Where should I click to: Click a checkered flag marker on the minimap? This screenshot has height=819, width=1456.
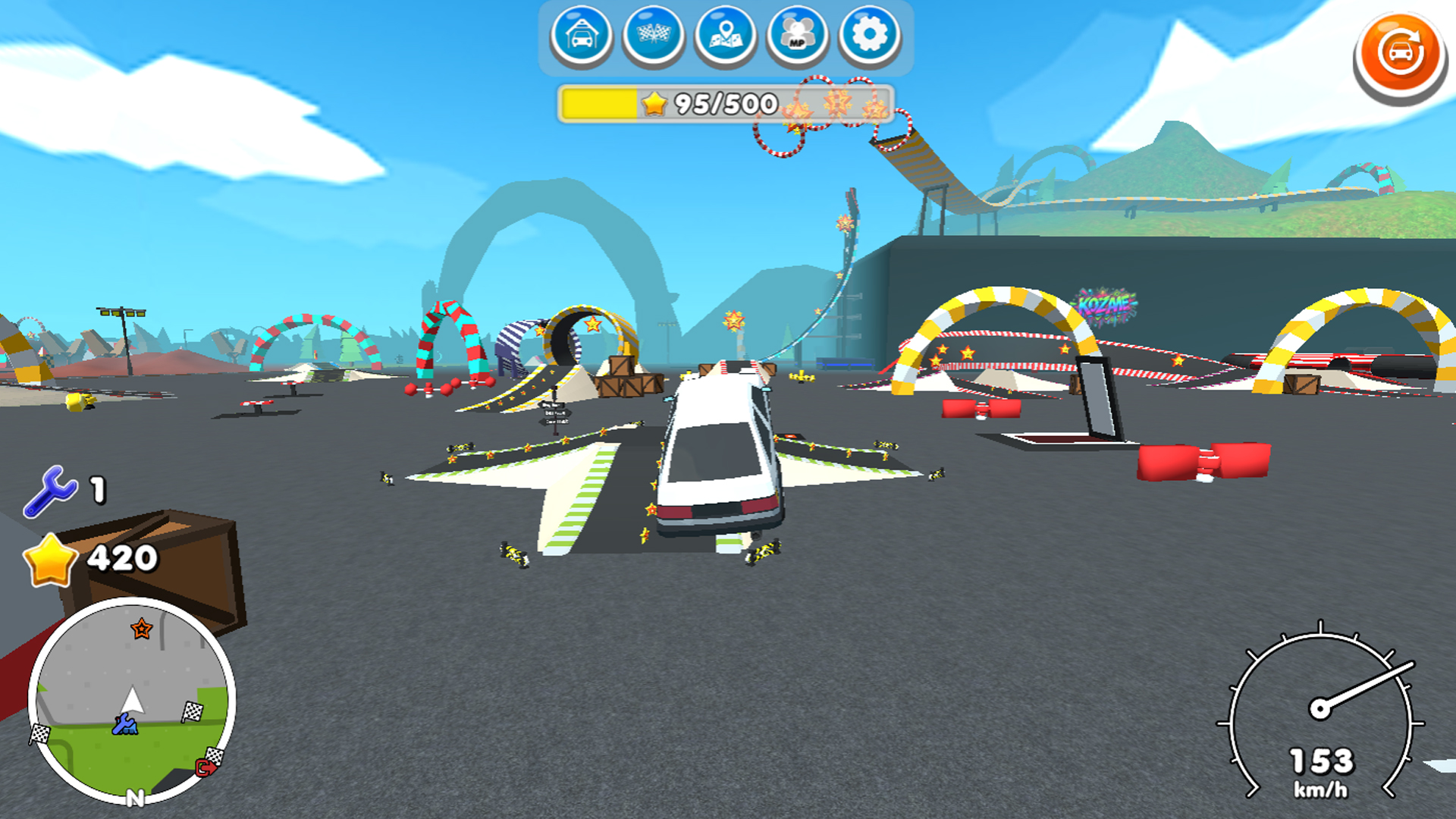coord(192,712)
